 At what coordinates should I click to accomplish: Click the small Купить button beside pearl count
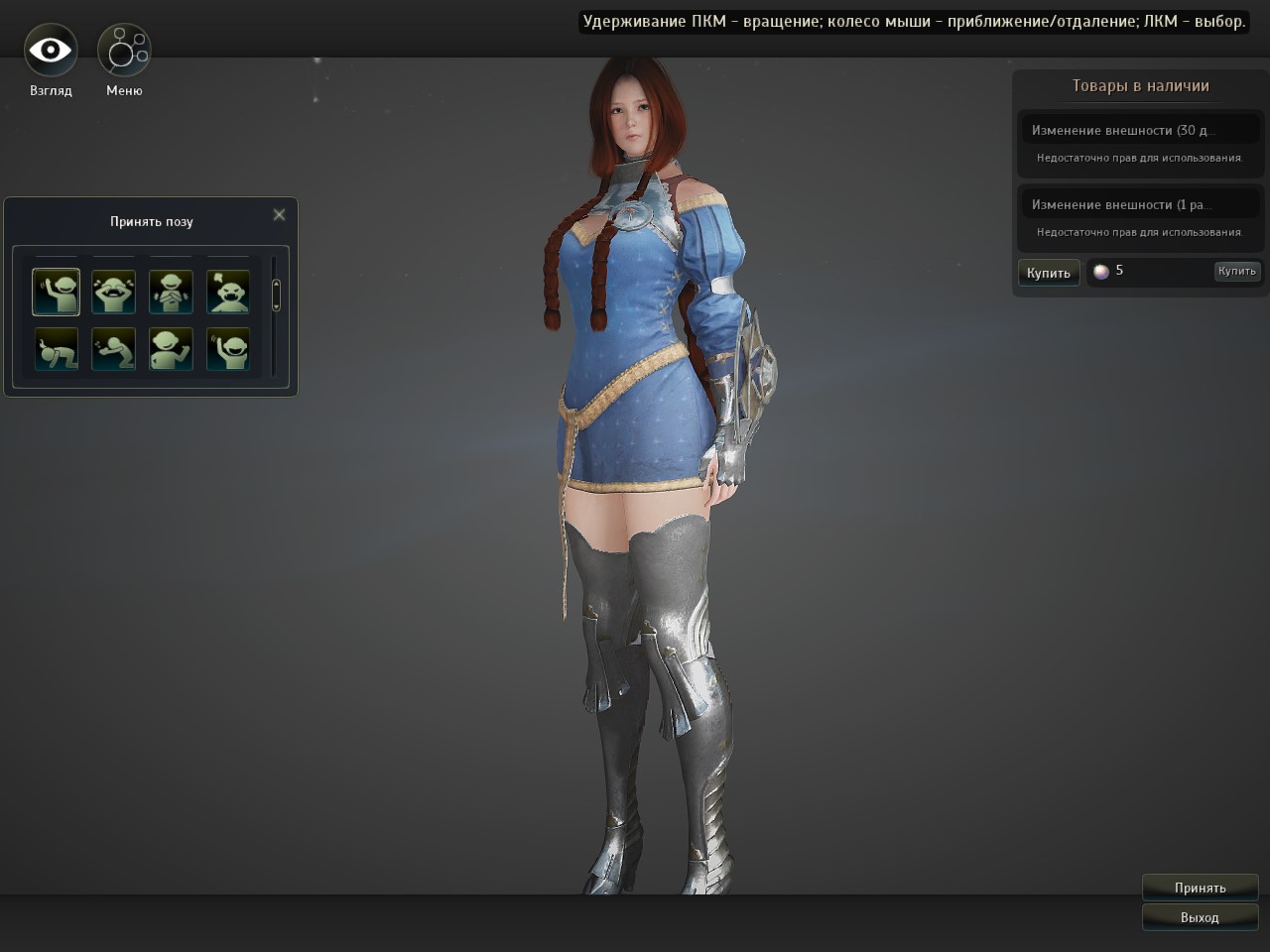pyautogui.click(x=1236, y=271)
